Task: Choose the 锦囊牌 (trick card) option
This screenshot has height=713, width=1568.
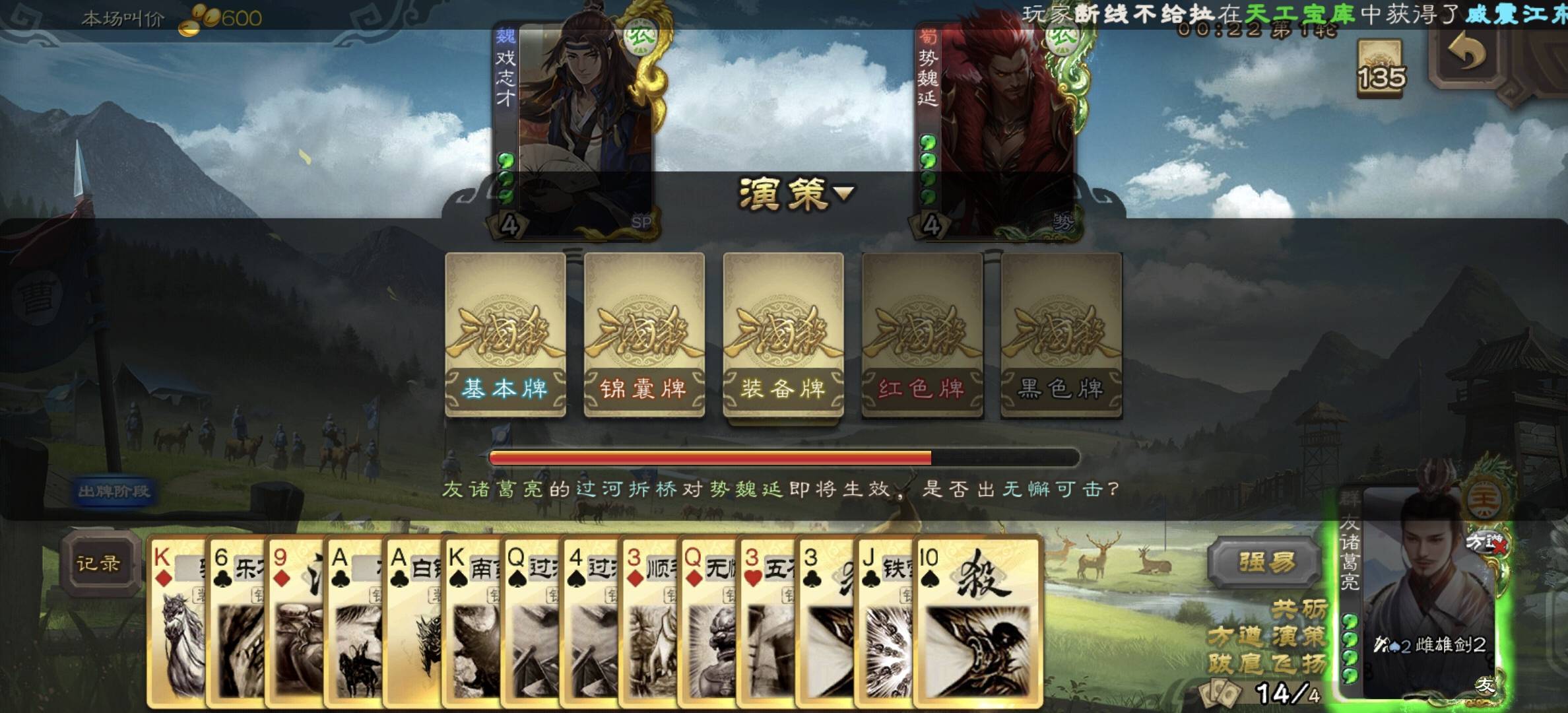Action: [x=644, y=334]
